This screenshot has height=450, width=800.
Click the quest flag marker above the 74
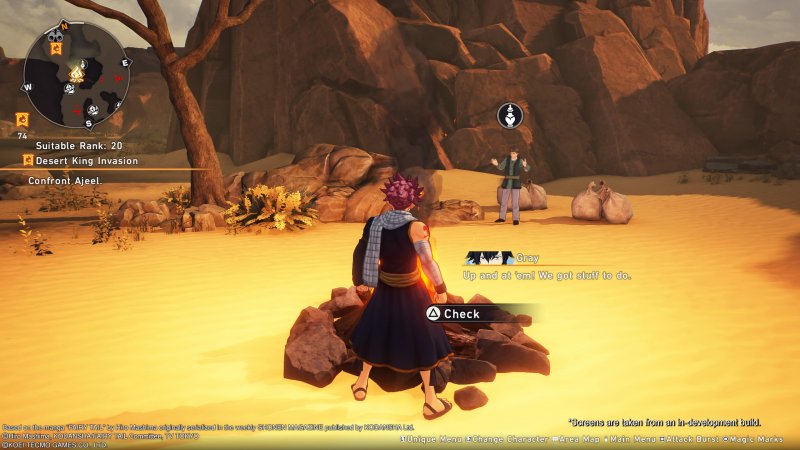(x=22, y=119)
